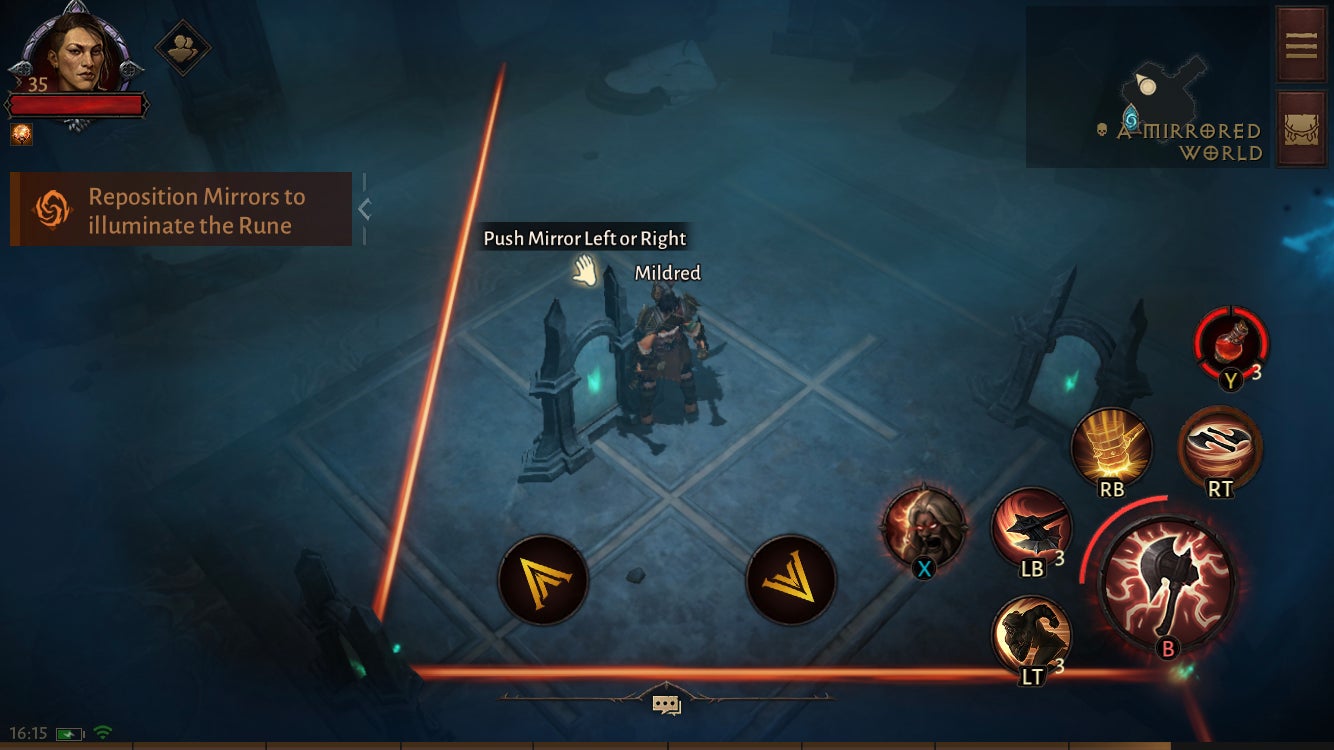The image size is (1334, 750).
Task: Collapse the quest tracker with the chevron
Action: (x=366, y=210)
